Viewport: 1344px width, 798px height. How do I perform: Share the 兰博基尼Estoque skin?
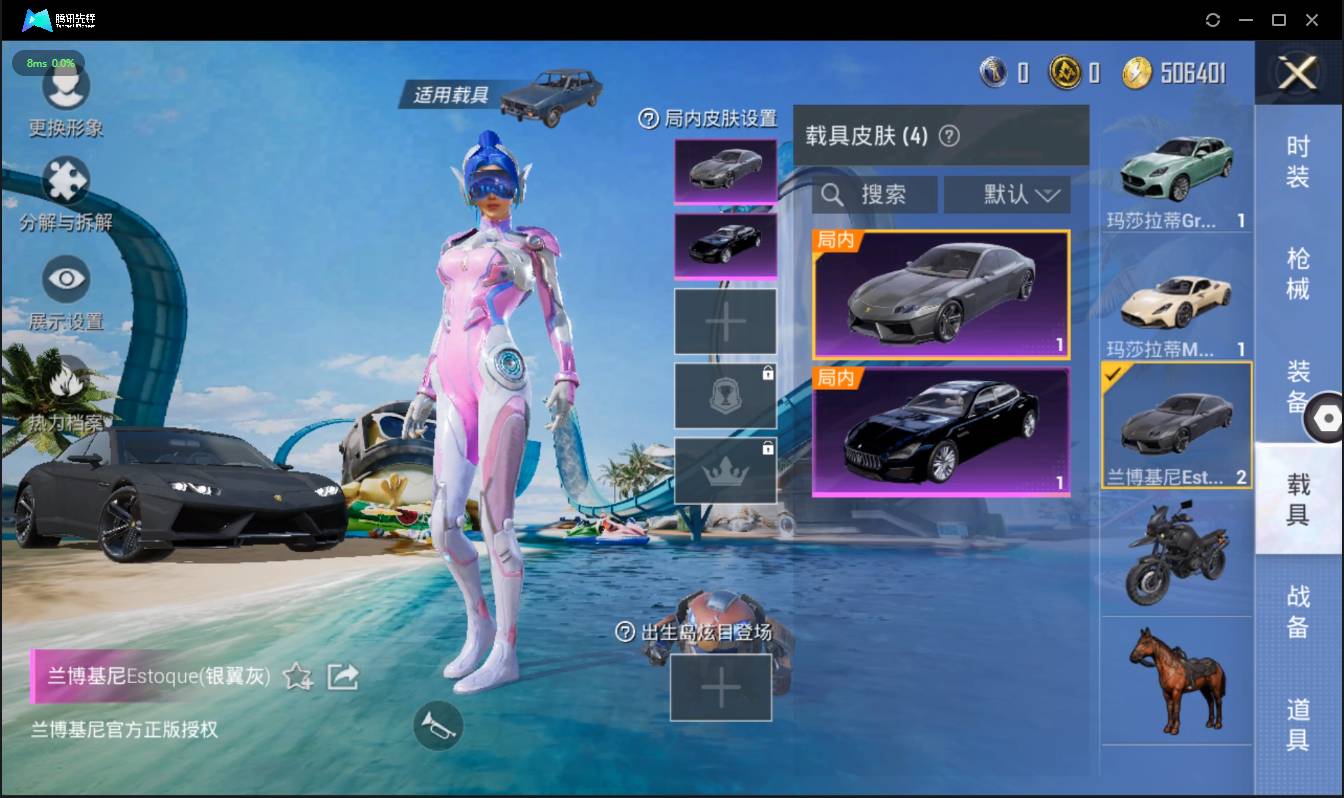coord(343,677)
